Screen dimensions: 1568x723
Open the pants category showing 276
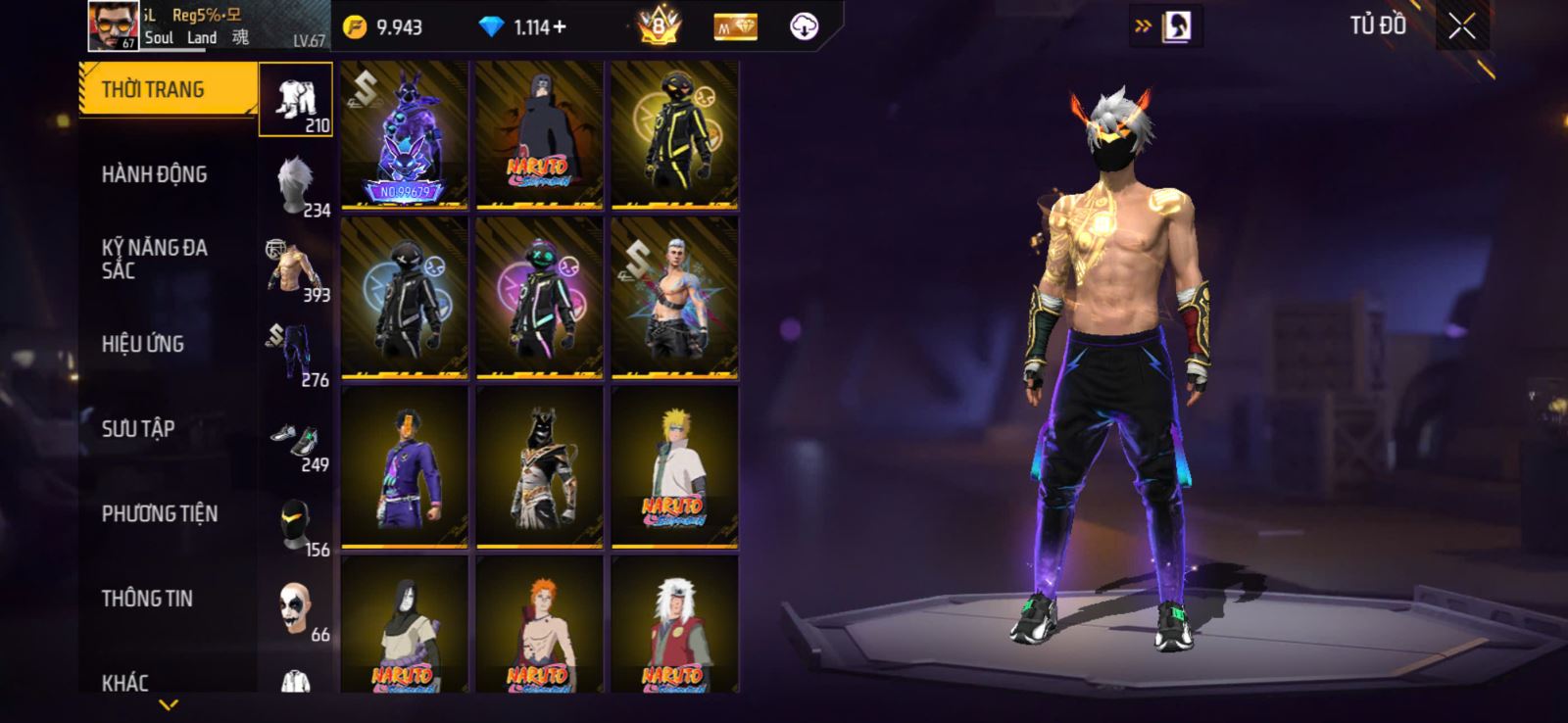point(296,355)
